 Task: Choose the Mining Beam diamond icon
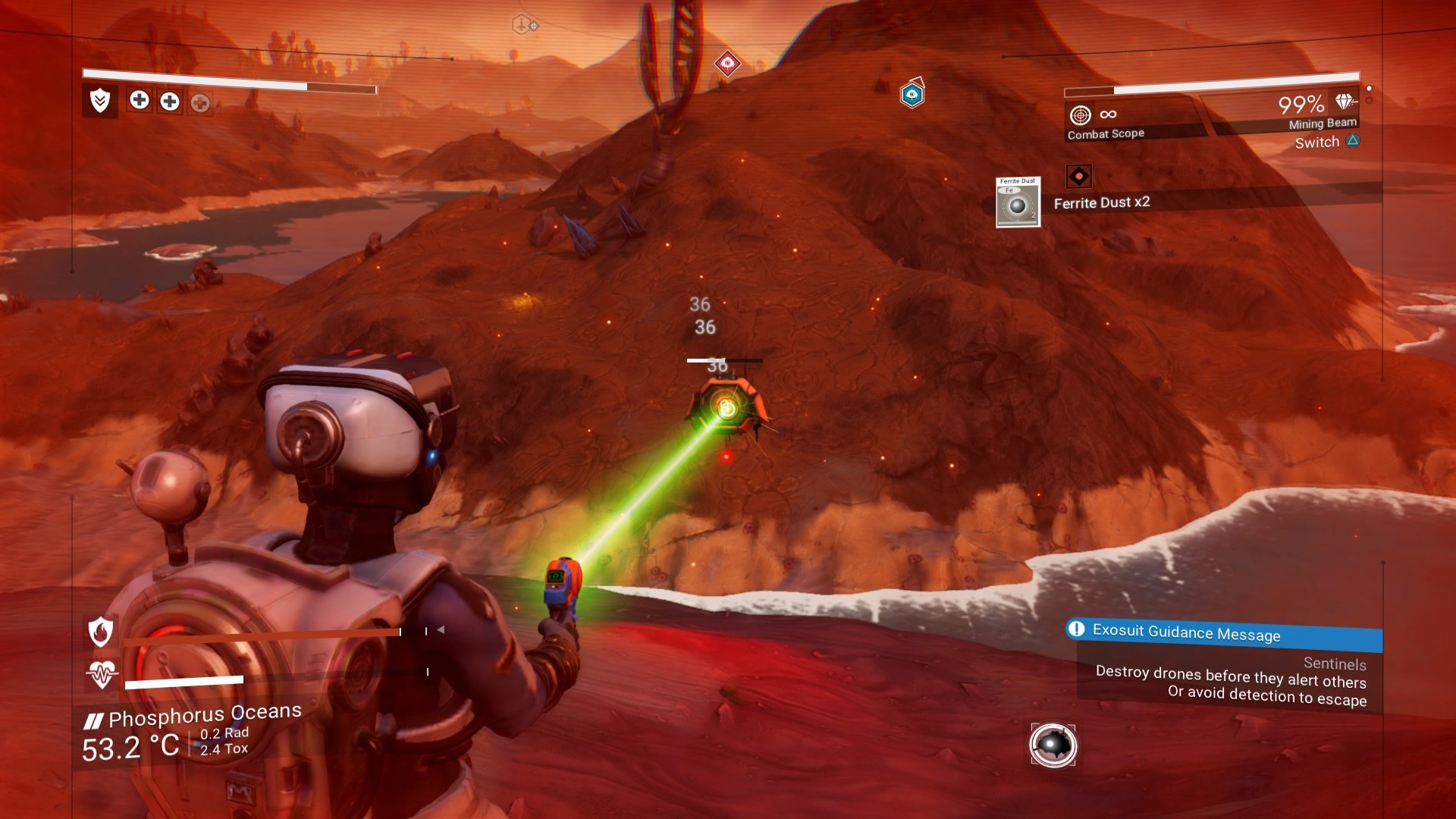[1345, 102]
